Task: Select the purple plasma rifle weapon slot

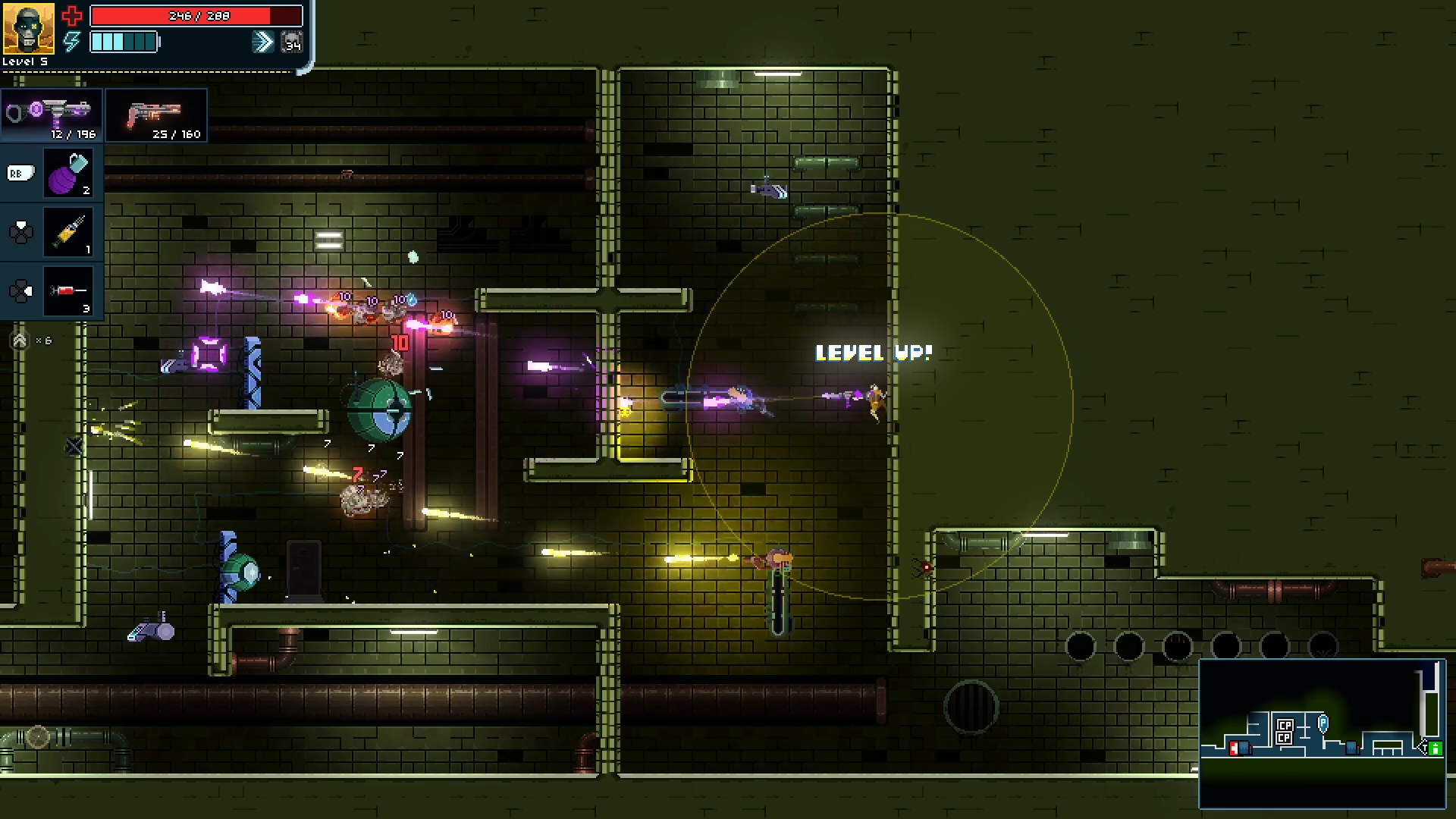Action: tap(52, 115)
